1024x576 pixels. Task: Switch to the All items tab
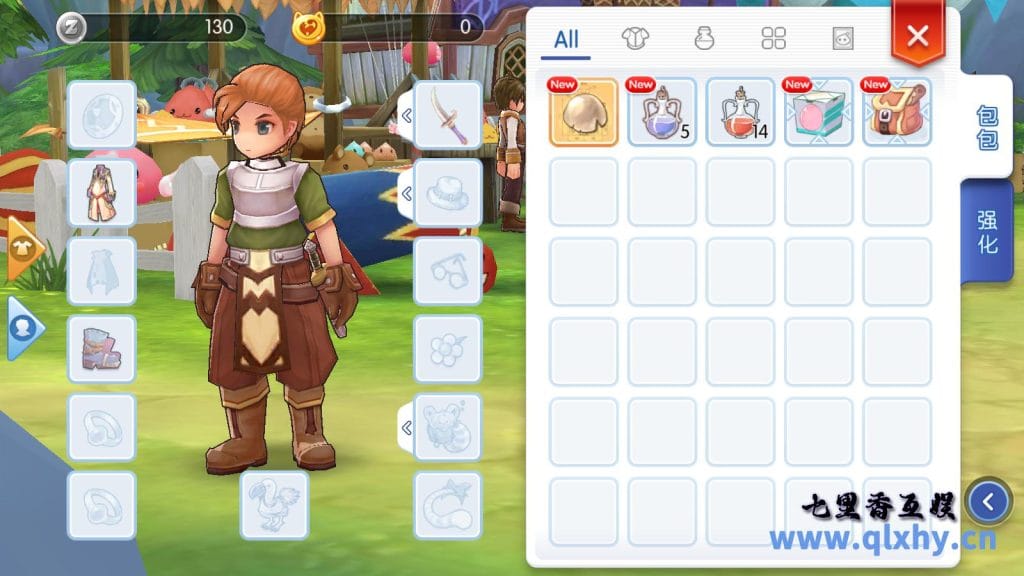(x=566, y=40)
